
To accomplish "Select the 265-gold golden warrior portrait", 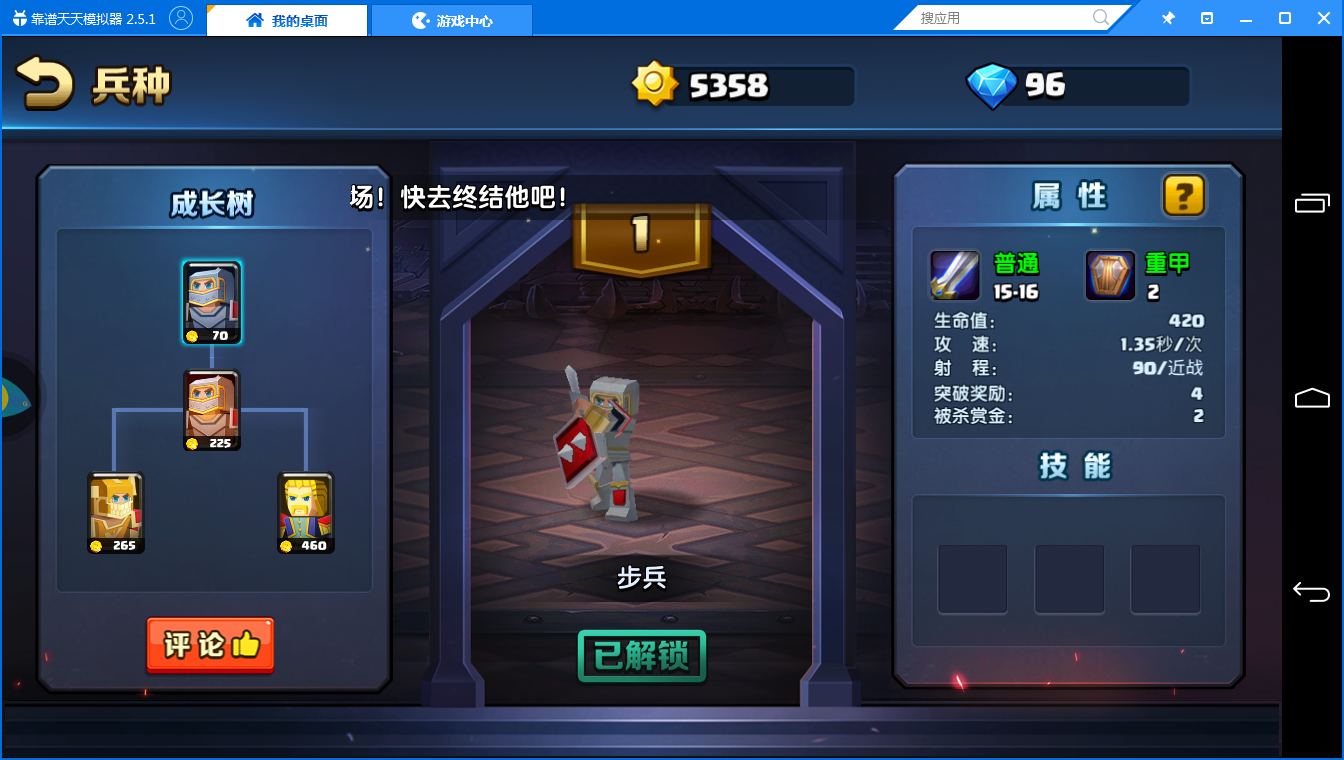I will point(116,512).
